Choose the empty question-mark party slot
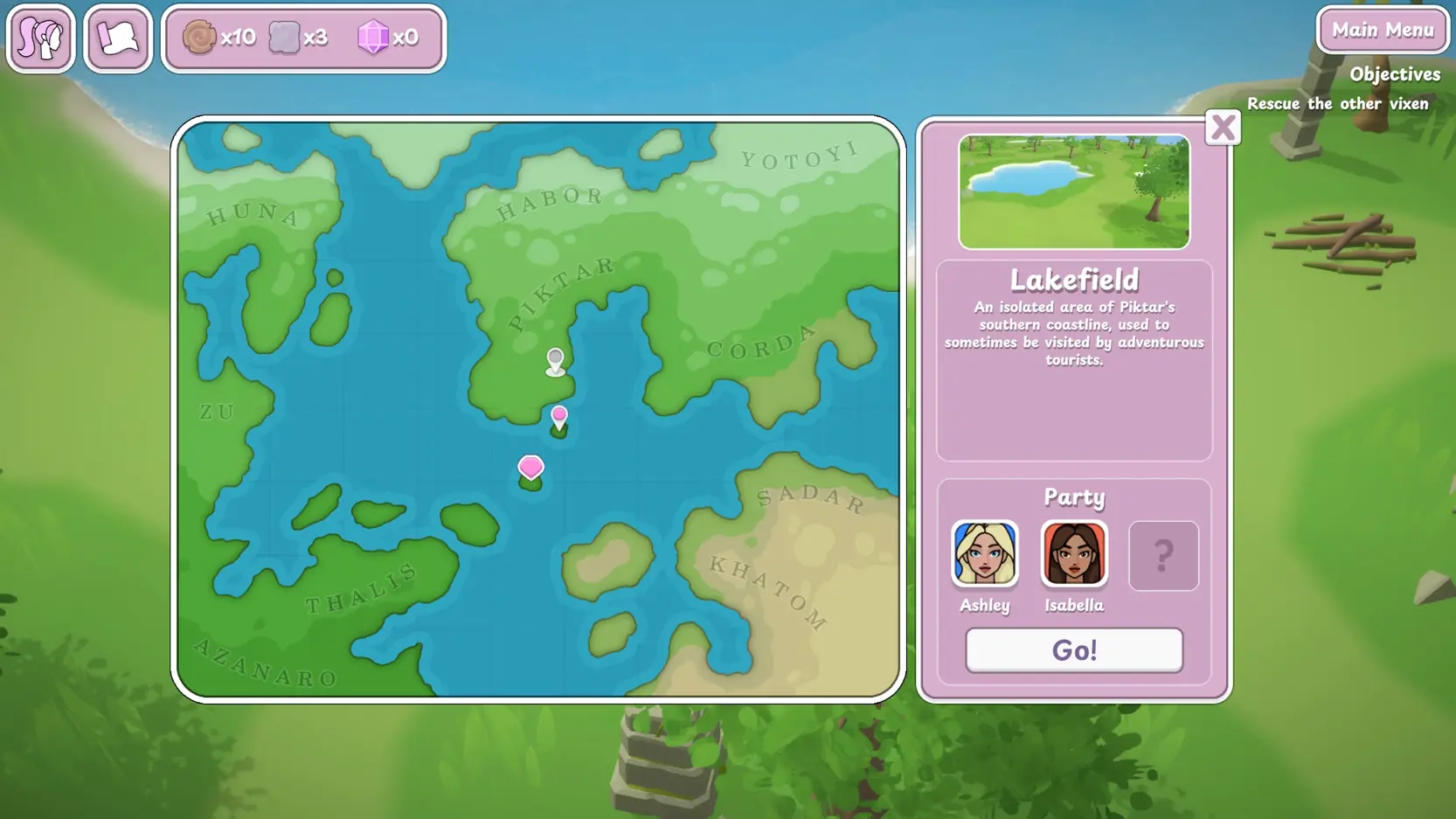This screenshot has width=1456, height=819. click(x=1163, y=556)
